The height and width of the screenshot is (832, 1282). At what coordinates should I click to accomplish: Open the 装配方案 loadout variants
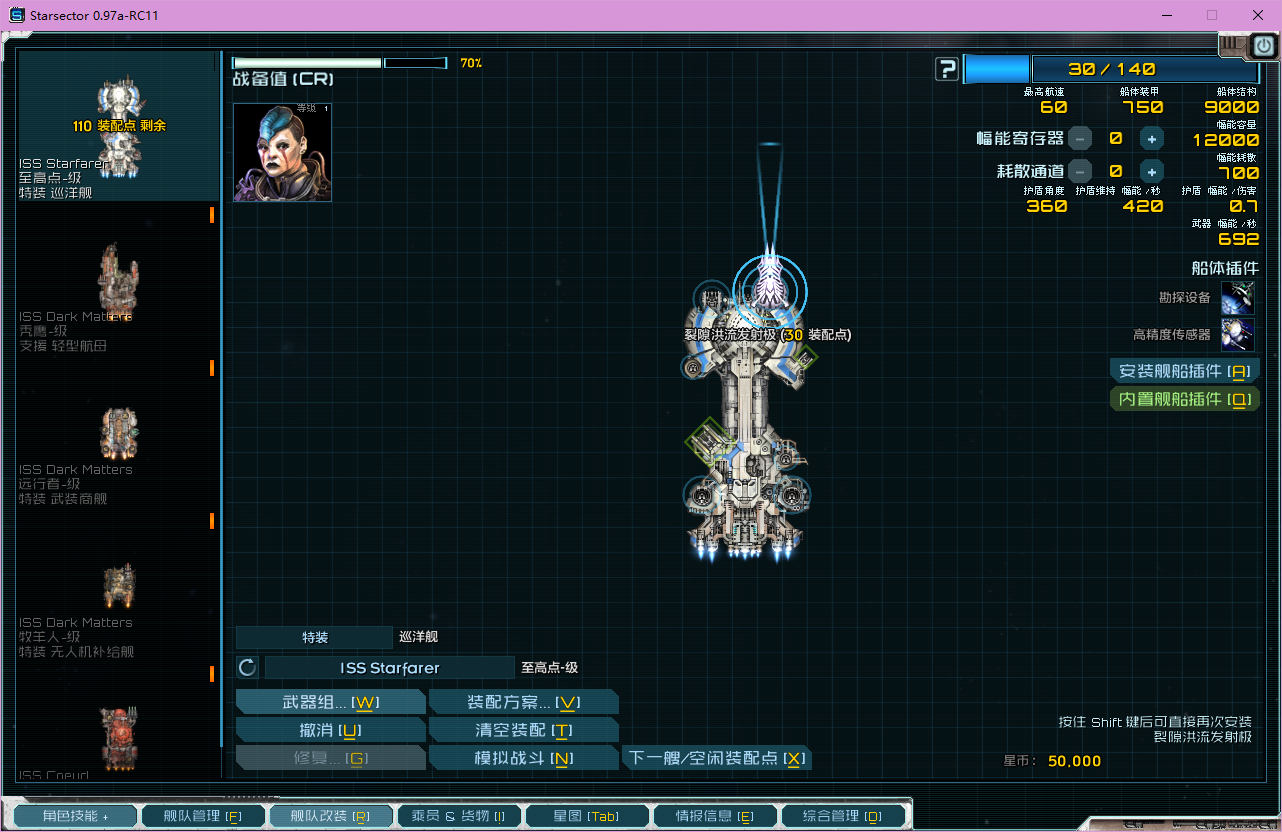click(522, 702)
